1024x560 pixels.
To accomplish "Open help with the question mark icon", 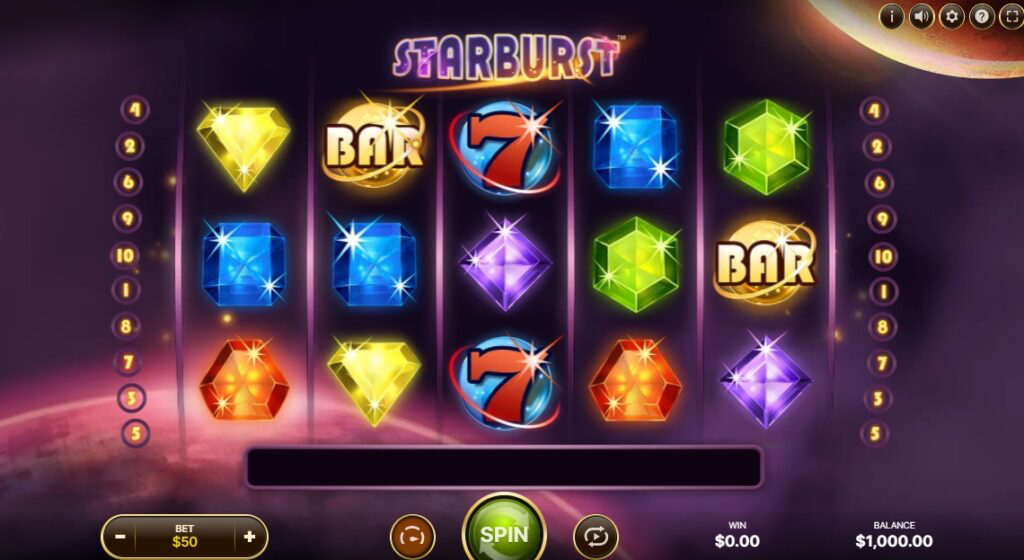I will 982,16.
